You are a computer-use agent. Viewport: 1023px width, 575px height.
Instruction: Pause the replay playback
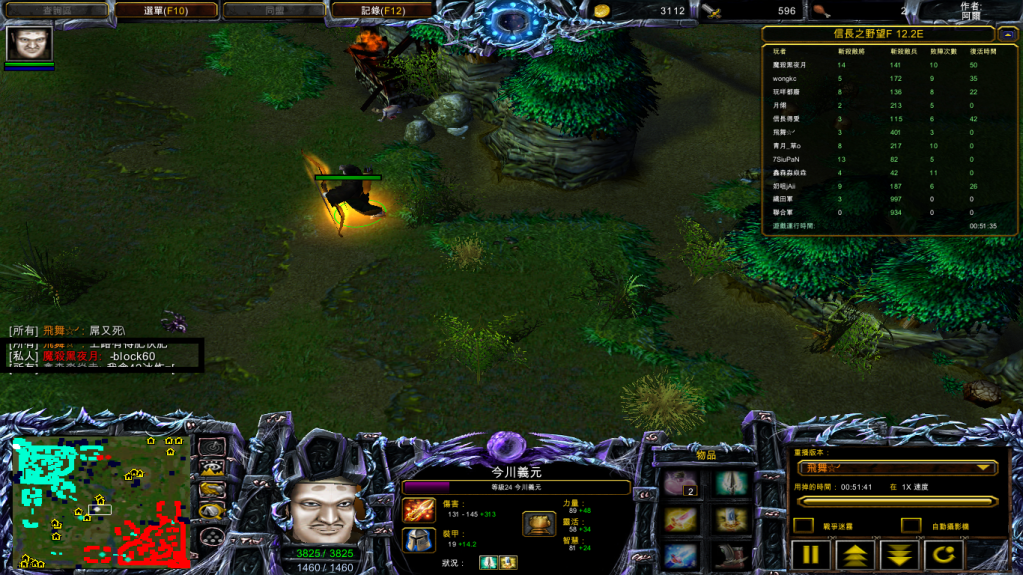[x=811, y=555]
